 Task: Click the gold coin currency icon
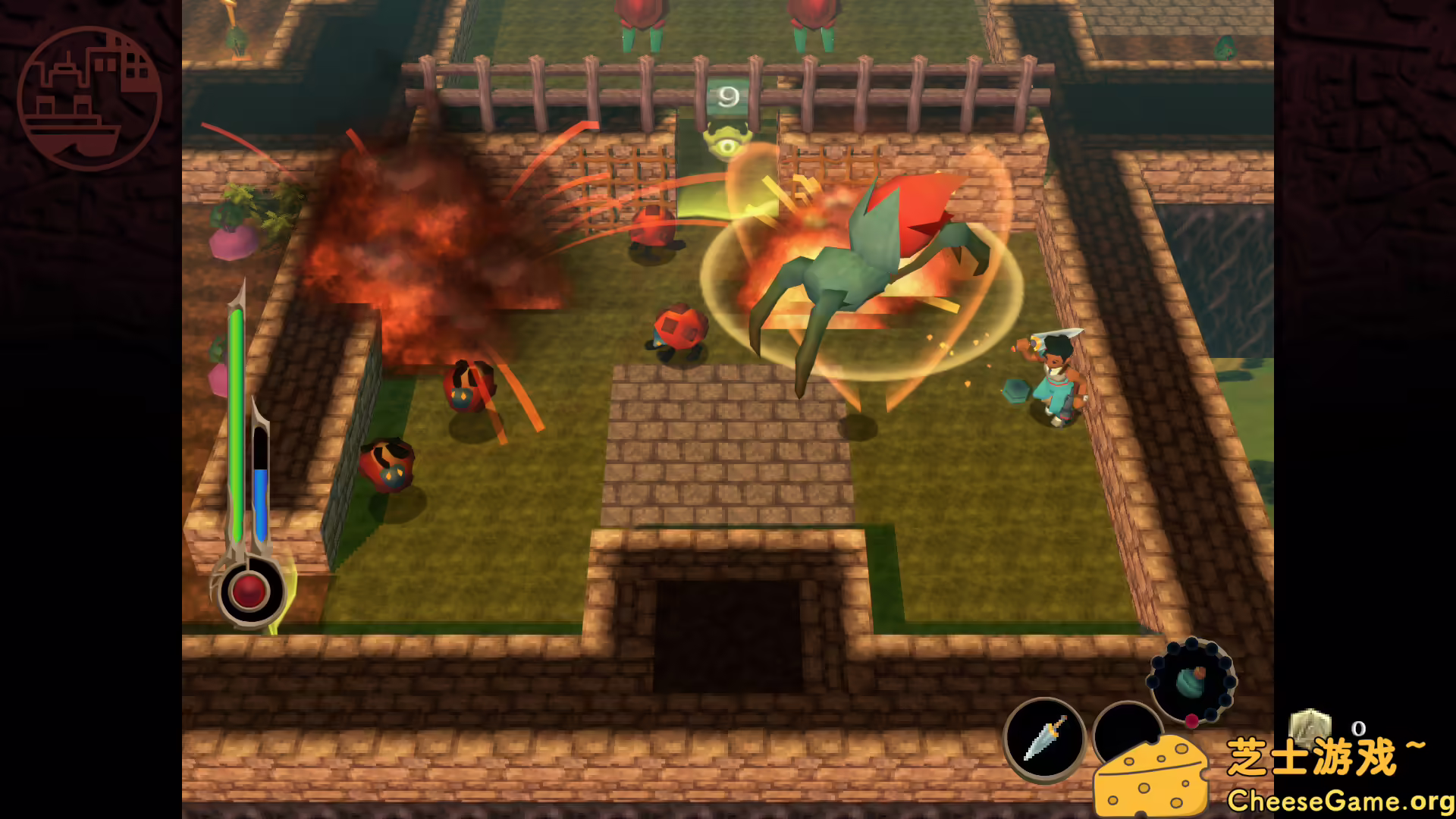[x=1310, y=727]
